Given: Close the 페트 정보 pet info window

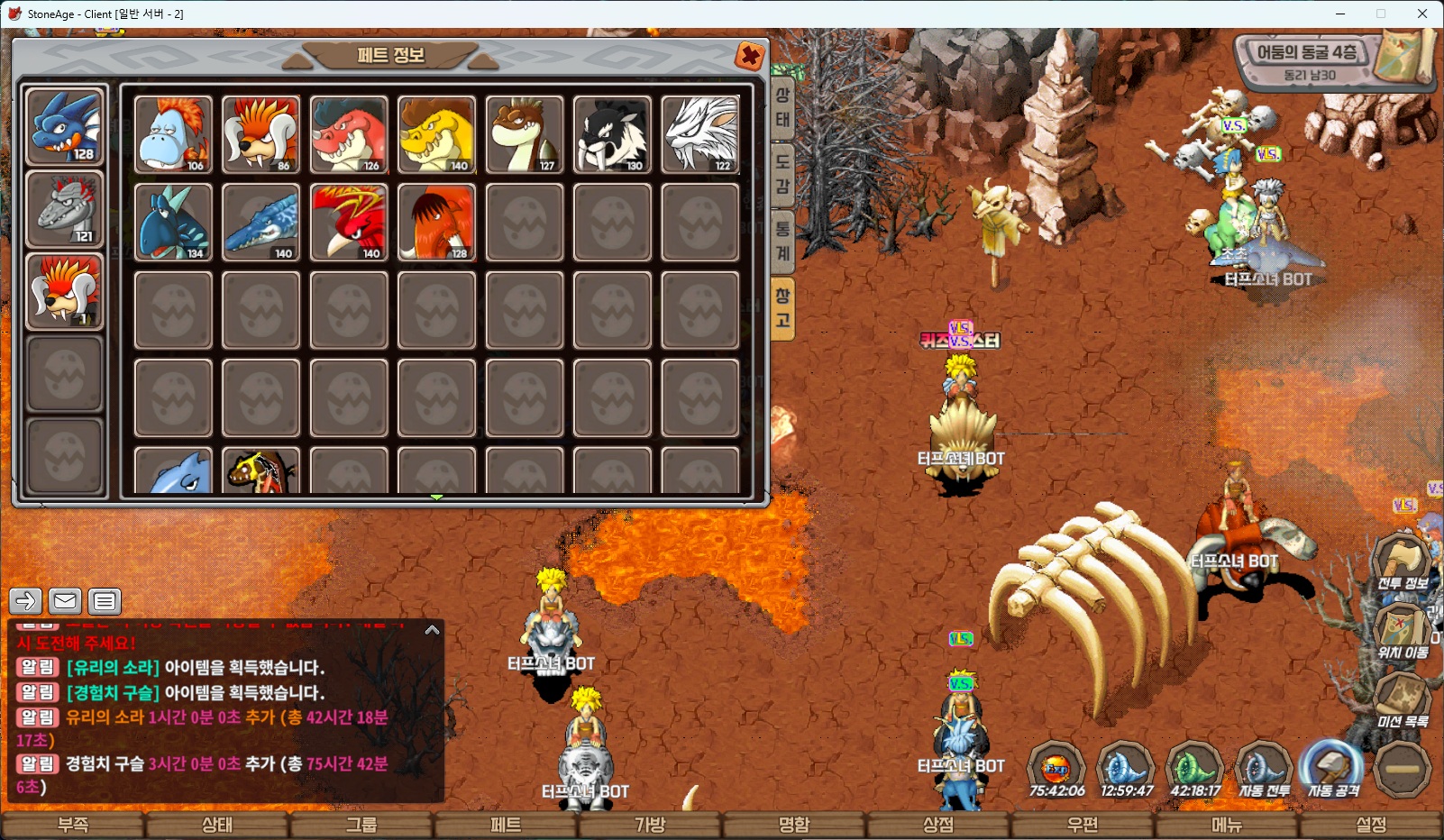Looking at the screenshot, I should point(749,56).
